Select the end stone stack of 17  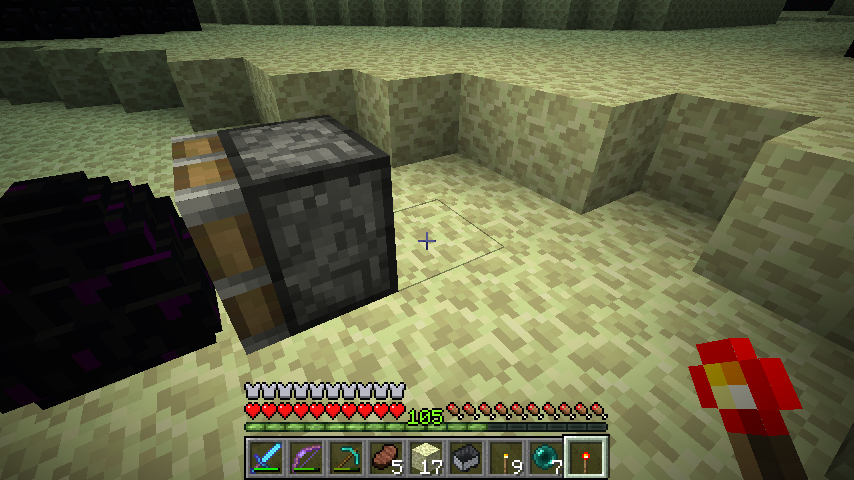[424, 457]
